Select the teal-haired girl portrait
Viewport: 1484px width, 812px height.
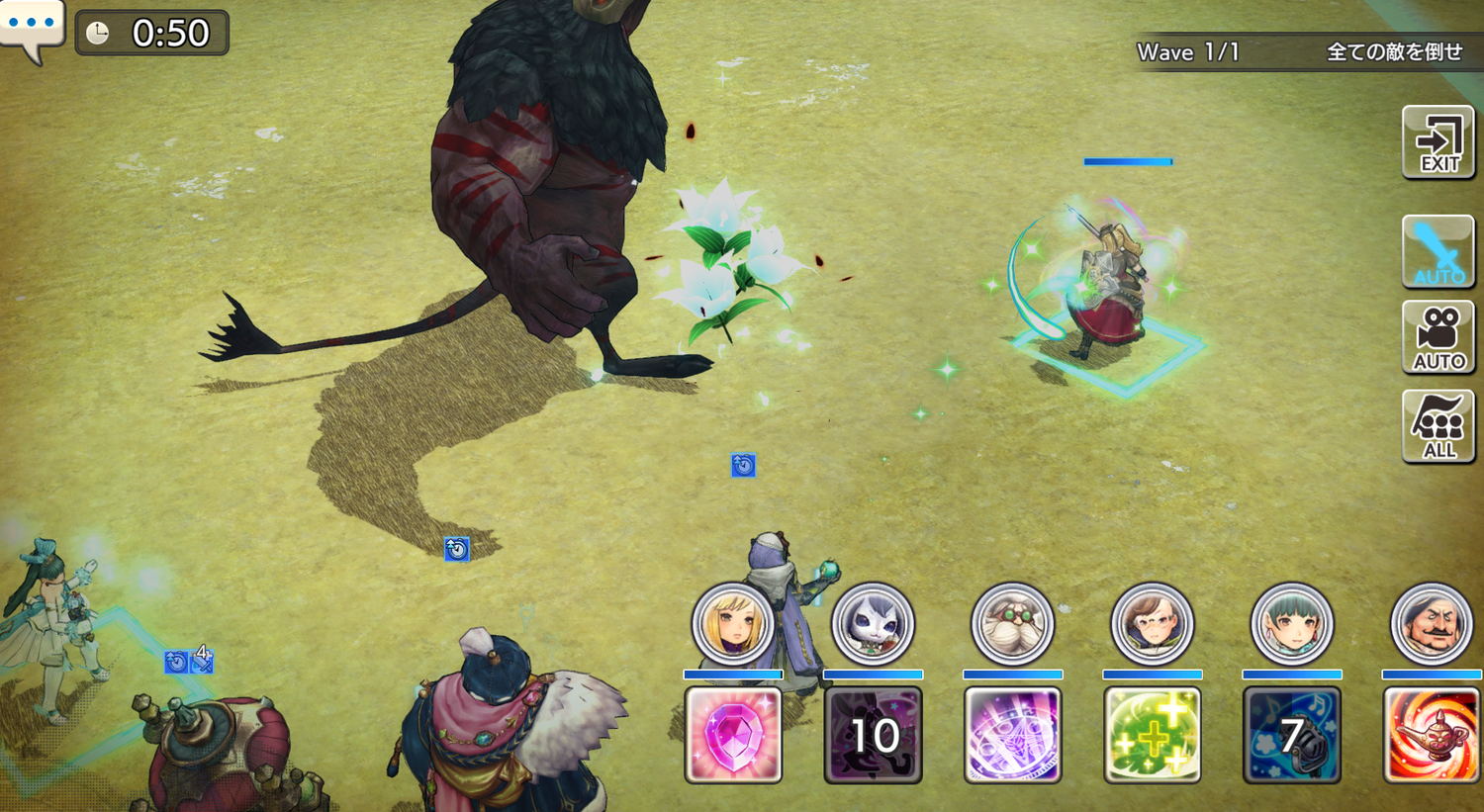tap(1292, 624)
